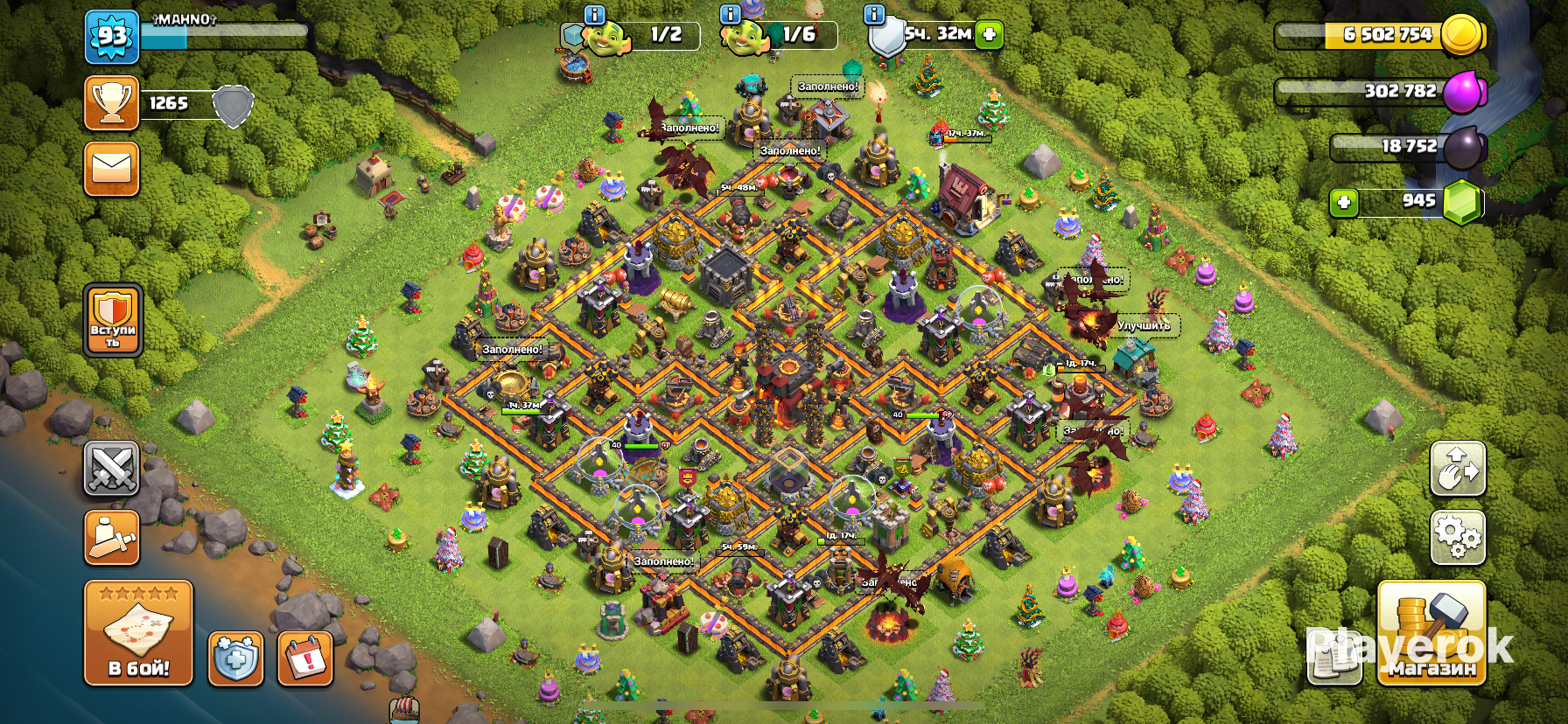
Task: Open the Магазин shop
Action: (x=1431, y=633)
